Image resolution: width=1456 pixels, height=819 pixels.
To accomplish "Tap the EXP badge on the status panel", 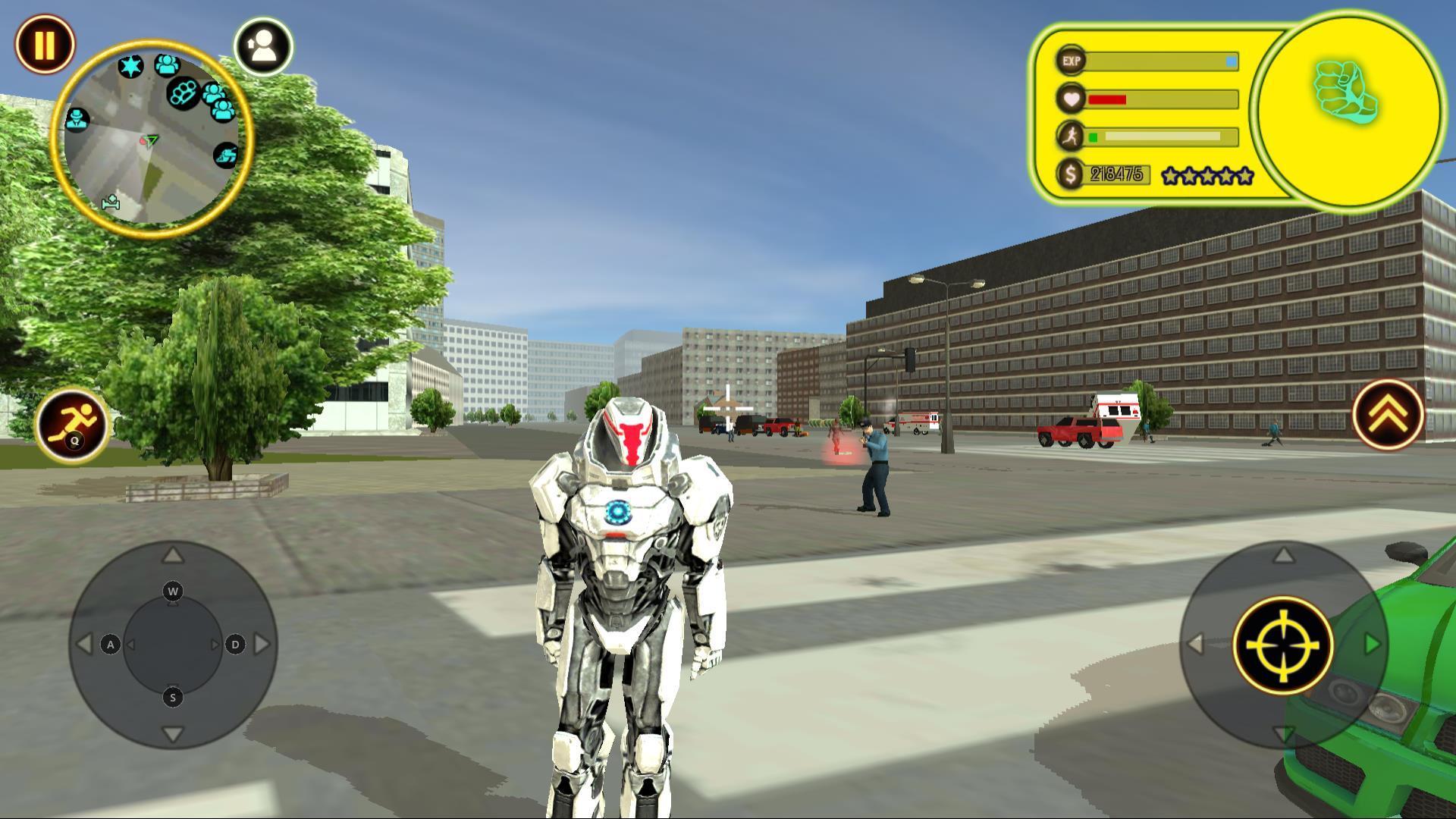I will click(1071, 61).
